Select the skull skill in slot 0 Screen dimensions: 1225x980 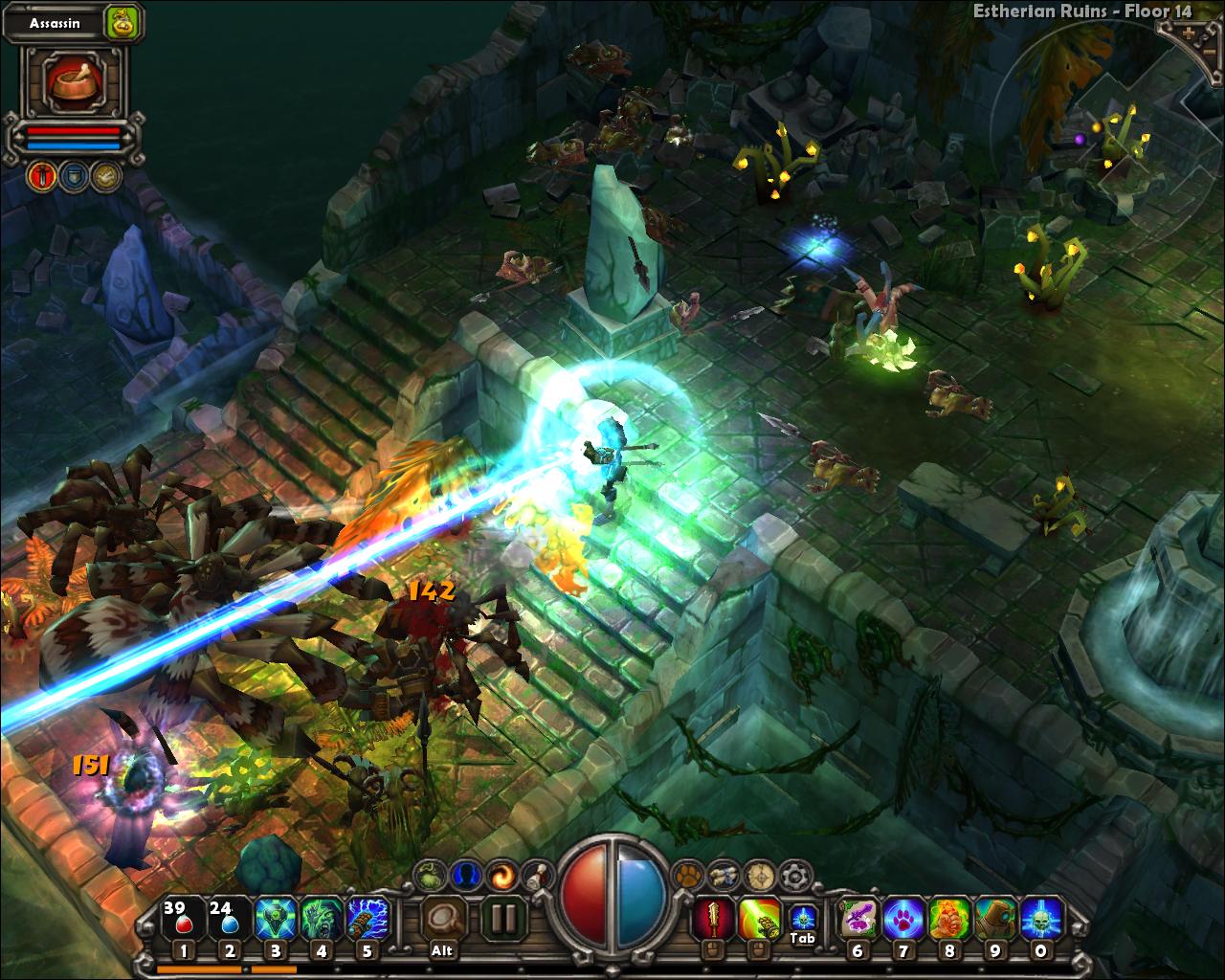[1039, 920]
